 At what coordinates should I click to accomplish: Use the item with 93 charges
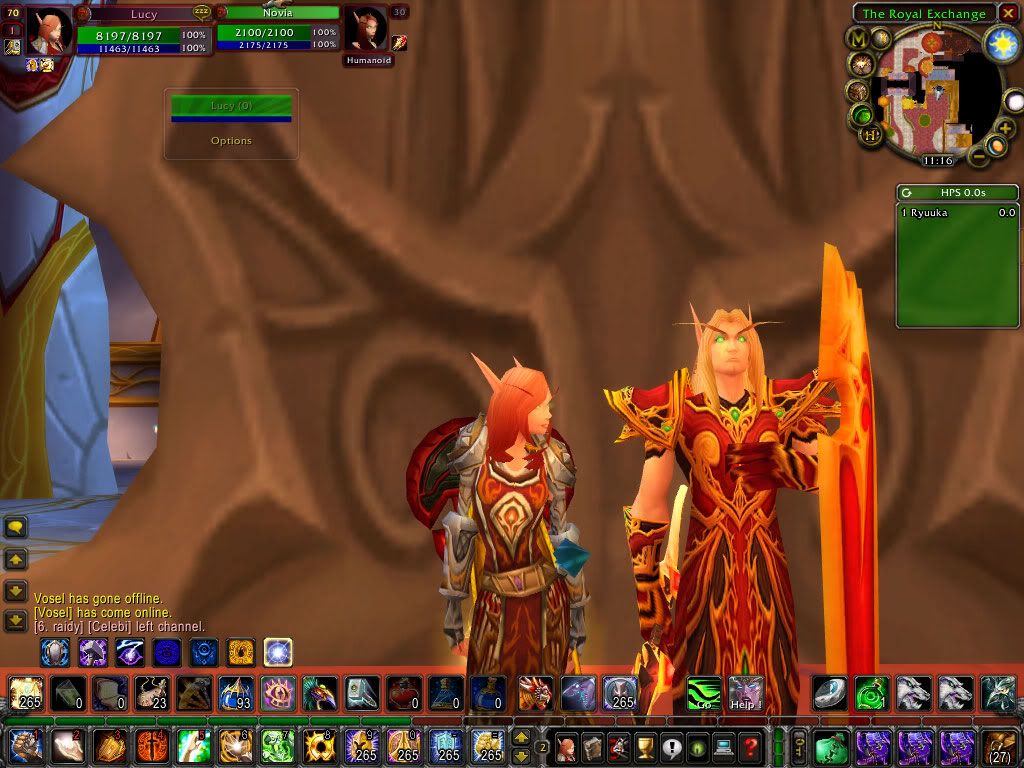(236, 693)
